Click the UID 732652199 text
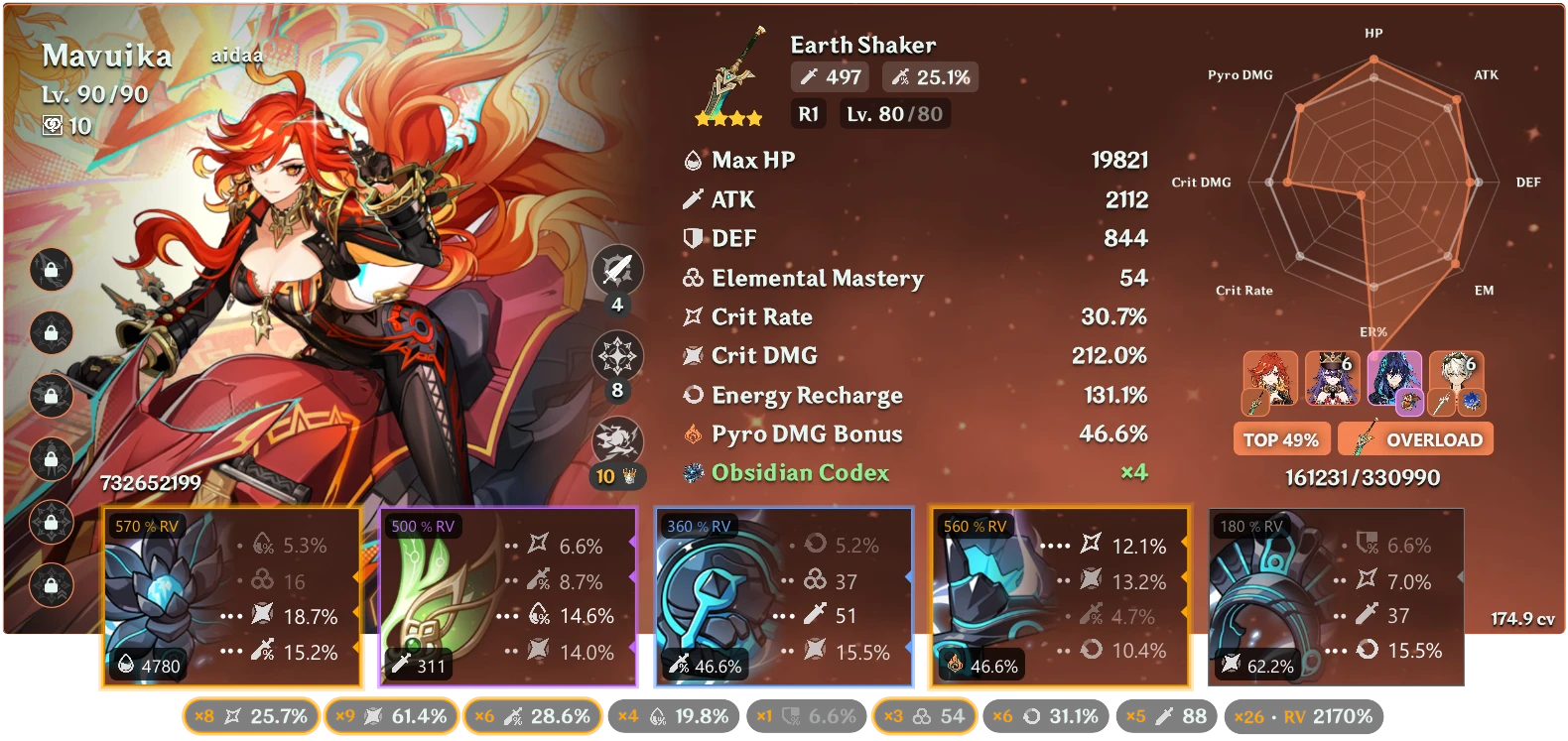This screenshot has height=741, width=1568. pyautogui.click(x=149, y=485)
